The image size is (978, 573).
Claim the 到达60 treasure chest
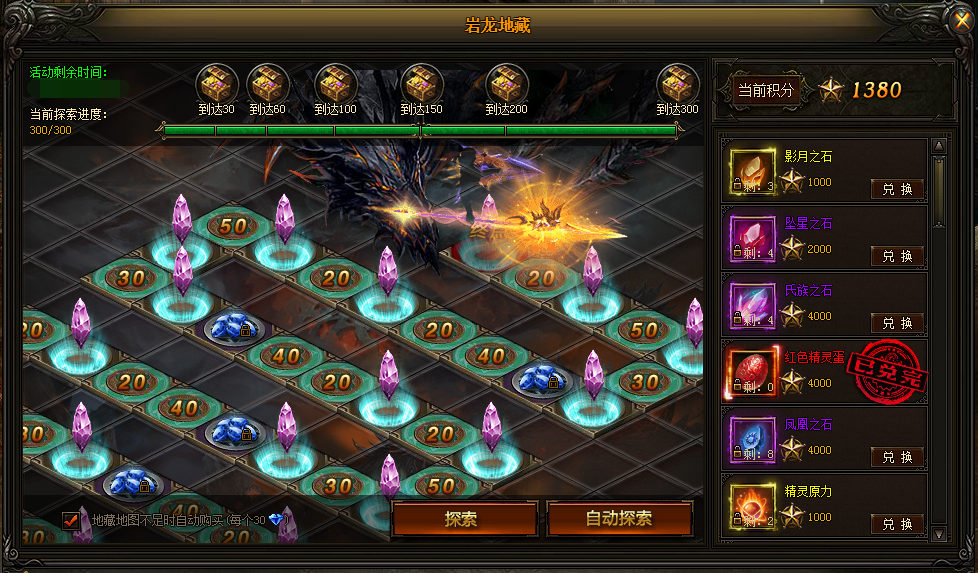click(267, 82)
